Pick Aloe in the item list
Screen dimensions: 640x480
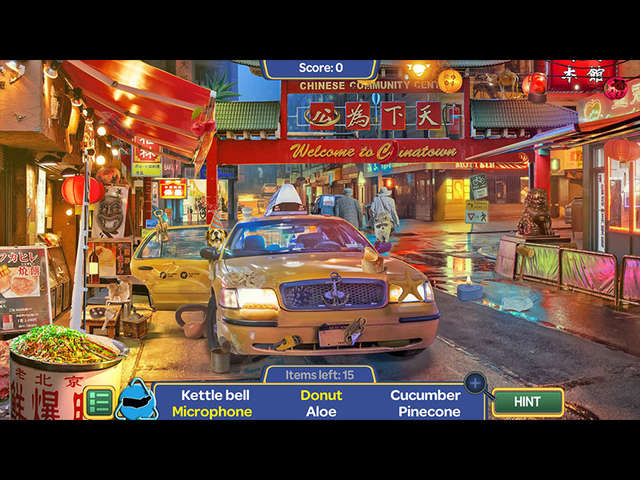[x=321, y=412]
